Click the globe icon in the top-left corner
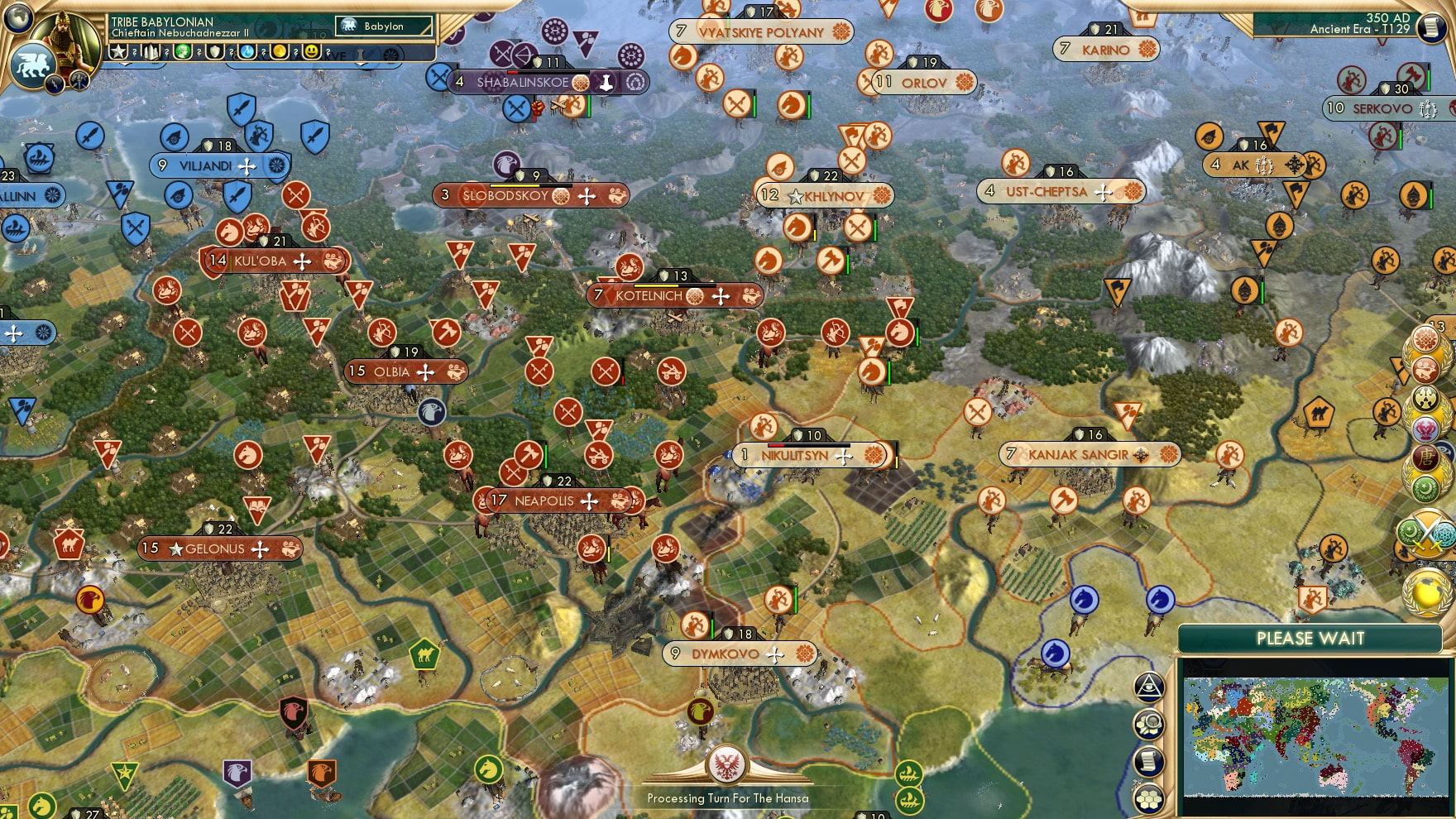 (x=17, y=17)
